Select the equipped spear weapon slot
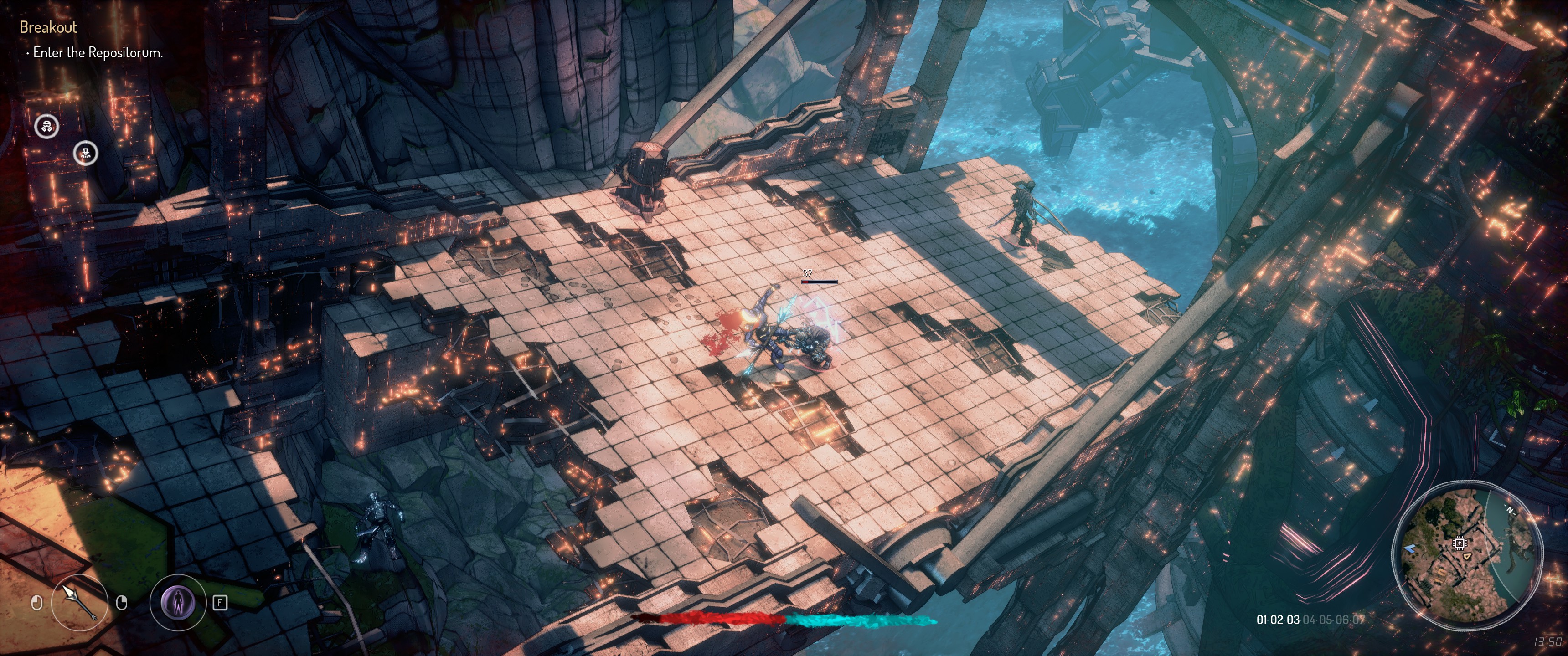This screenshot has width=1568, height=656. pos(80,602)
